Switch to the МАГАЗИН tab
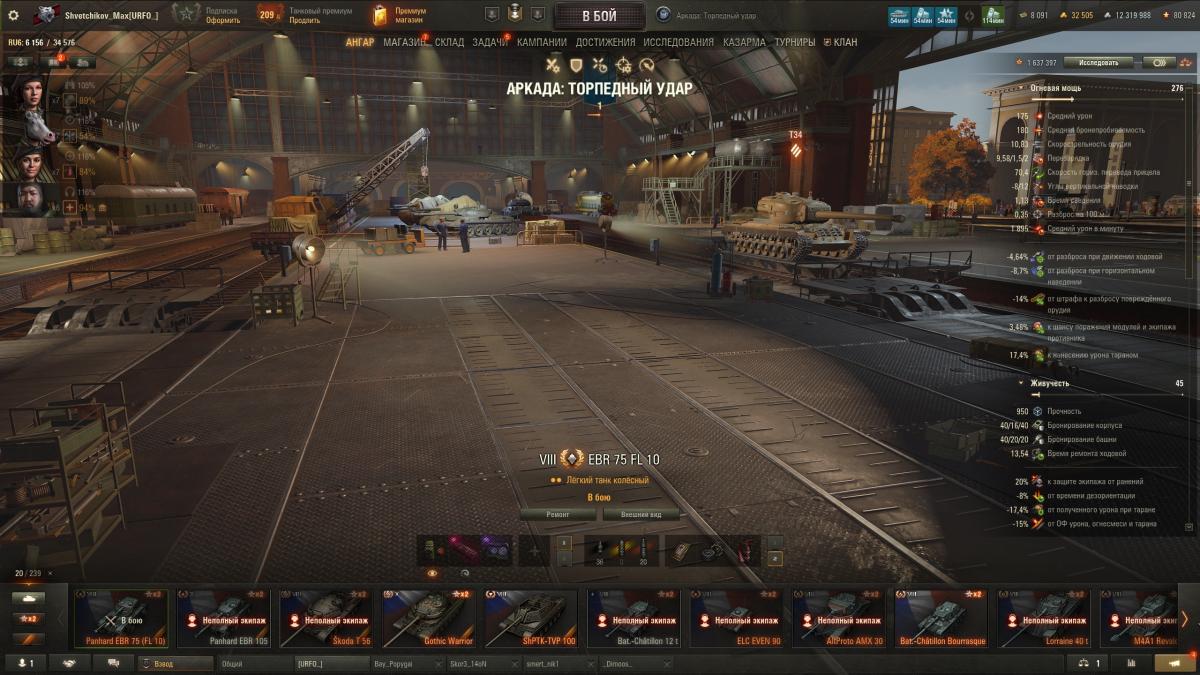The height and width of the screenshot is (675, 1200). (x=403, y=42)
